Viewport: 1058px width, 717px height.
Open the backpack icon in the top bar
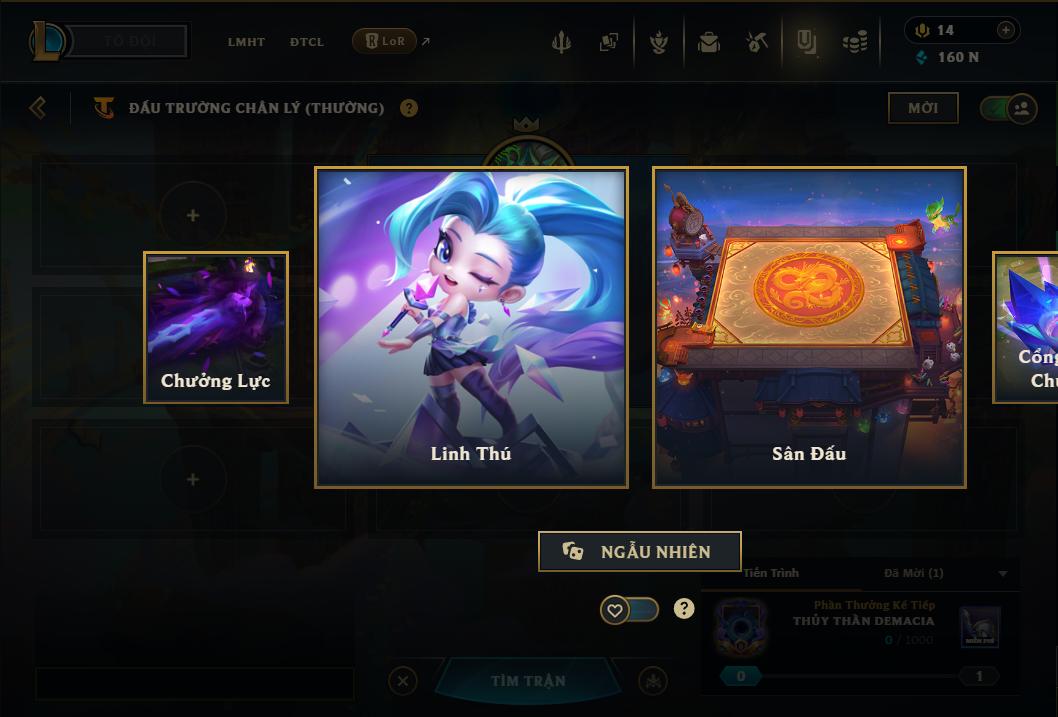709,42
